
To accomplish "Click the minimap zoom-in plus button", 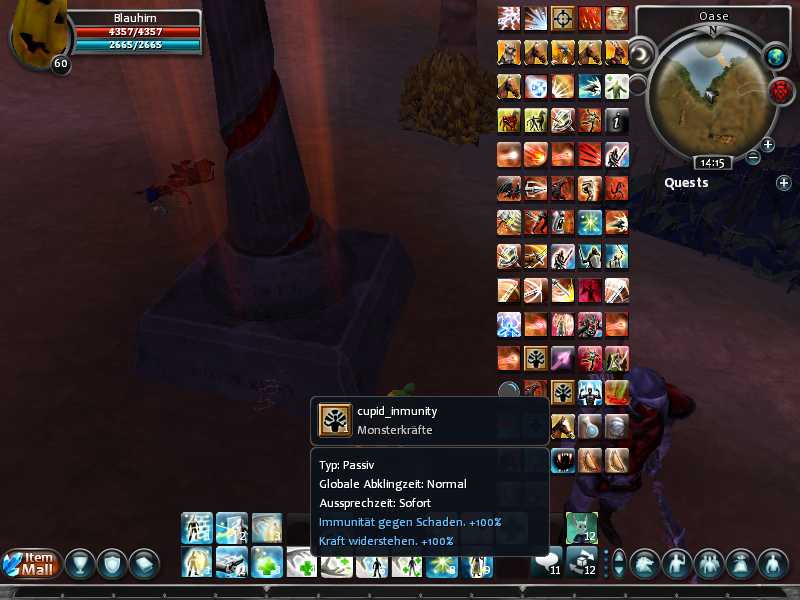I will coord(768,144).
